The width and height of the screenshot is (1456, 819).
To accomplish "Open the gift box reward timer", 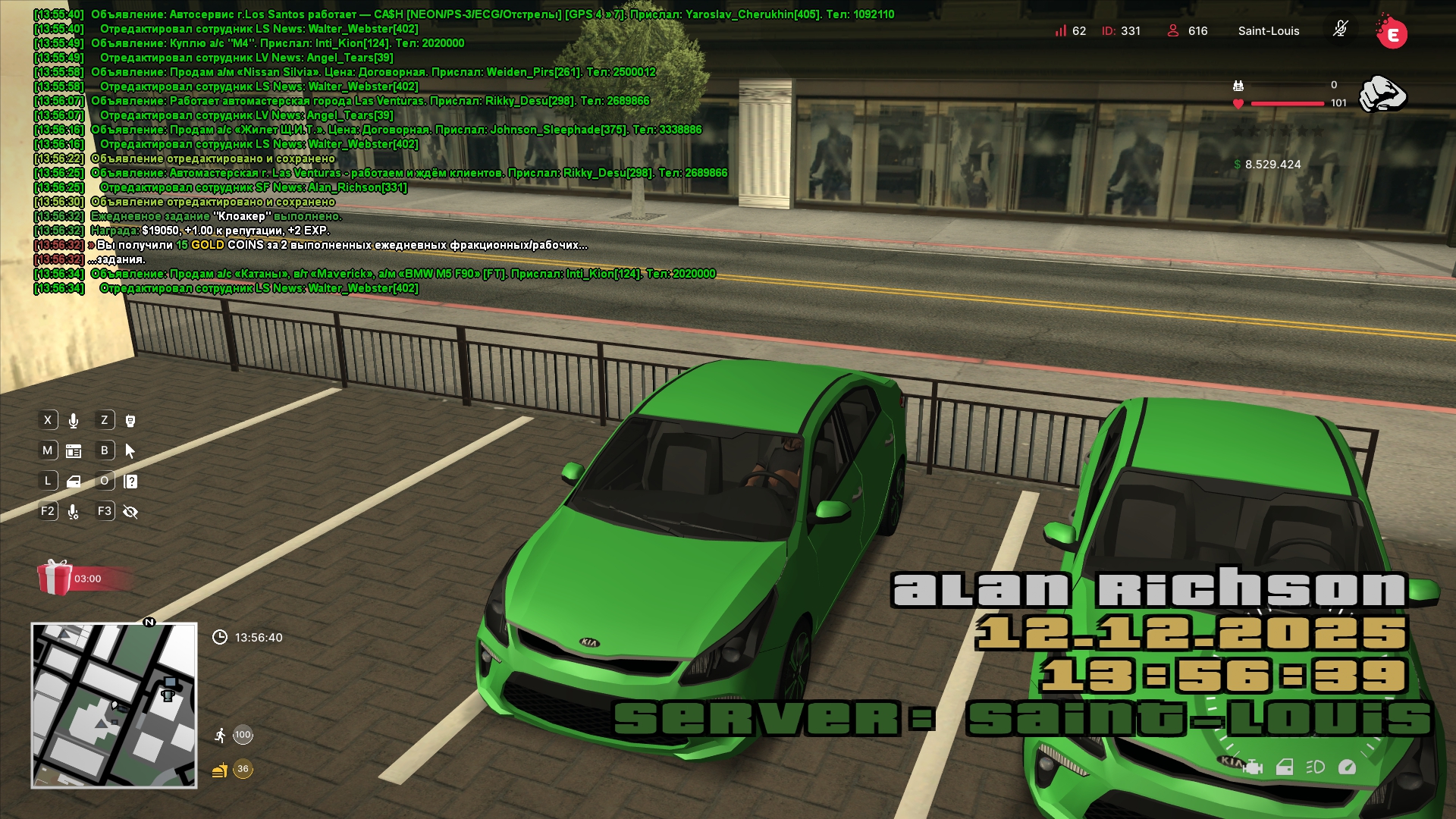I will tap(55, 578).
